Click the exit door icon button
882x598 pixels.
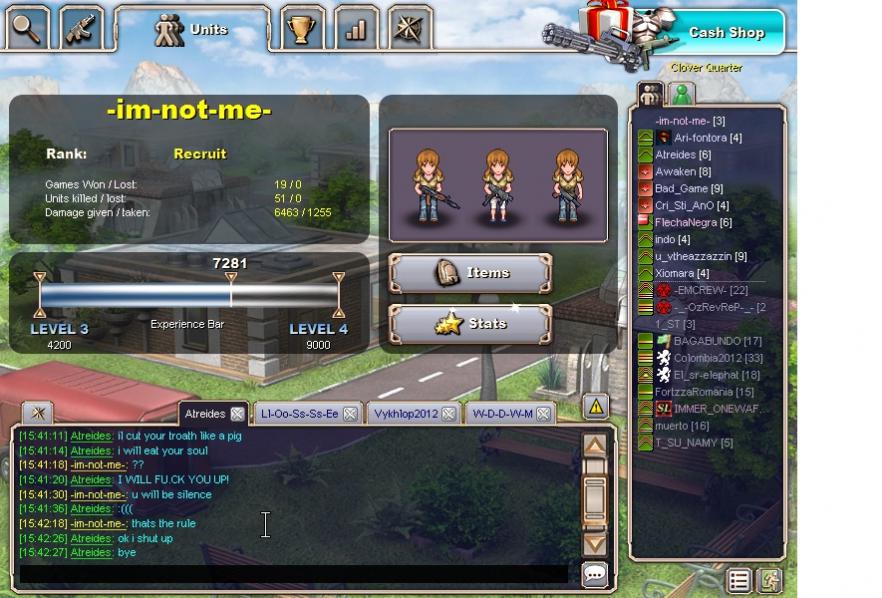769,579
